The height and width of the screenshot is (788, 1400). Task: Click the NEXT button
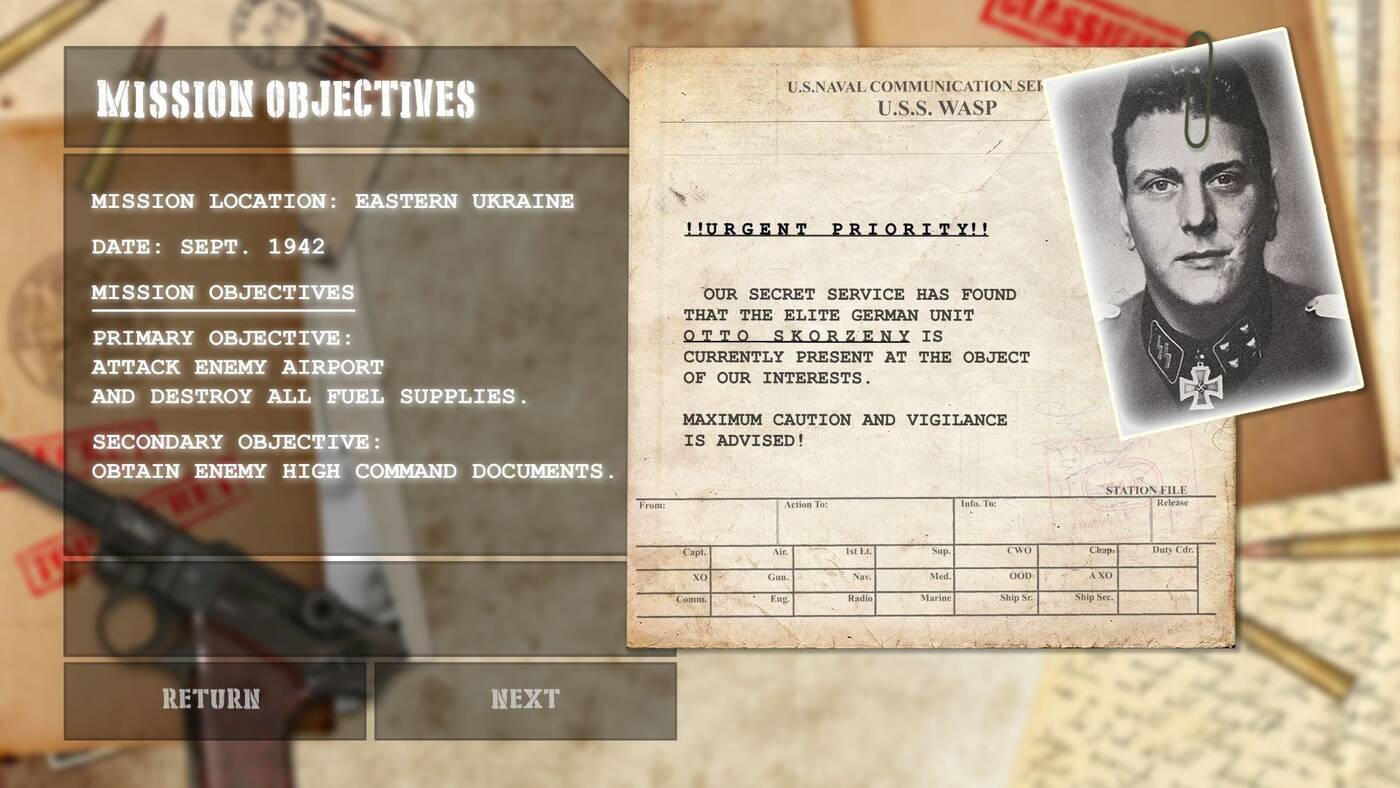click(525, 699)
